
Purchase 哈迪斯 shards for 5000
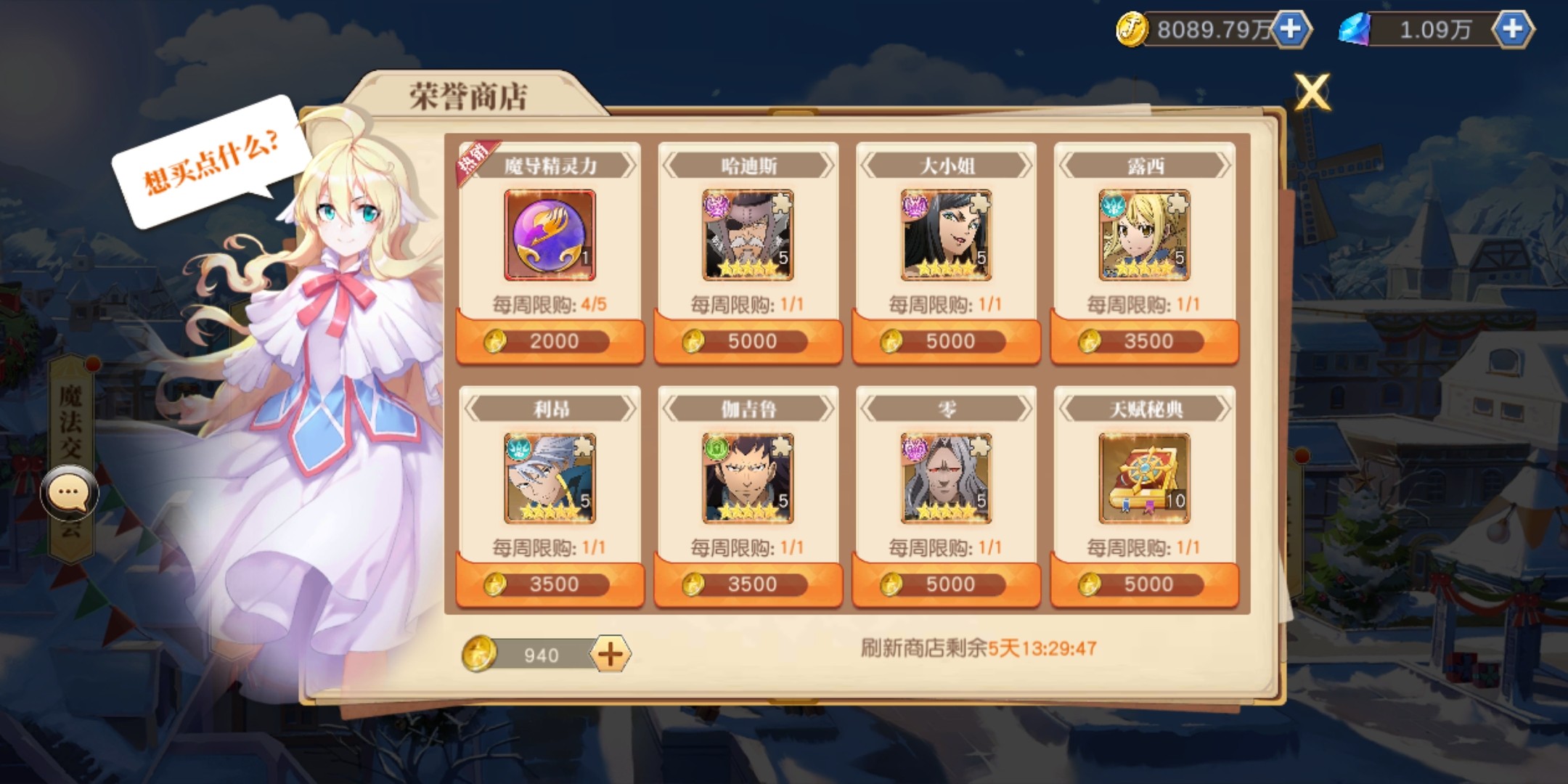tap(748, 341)
